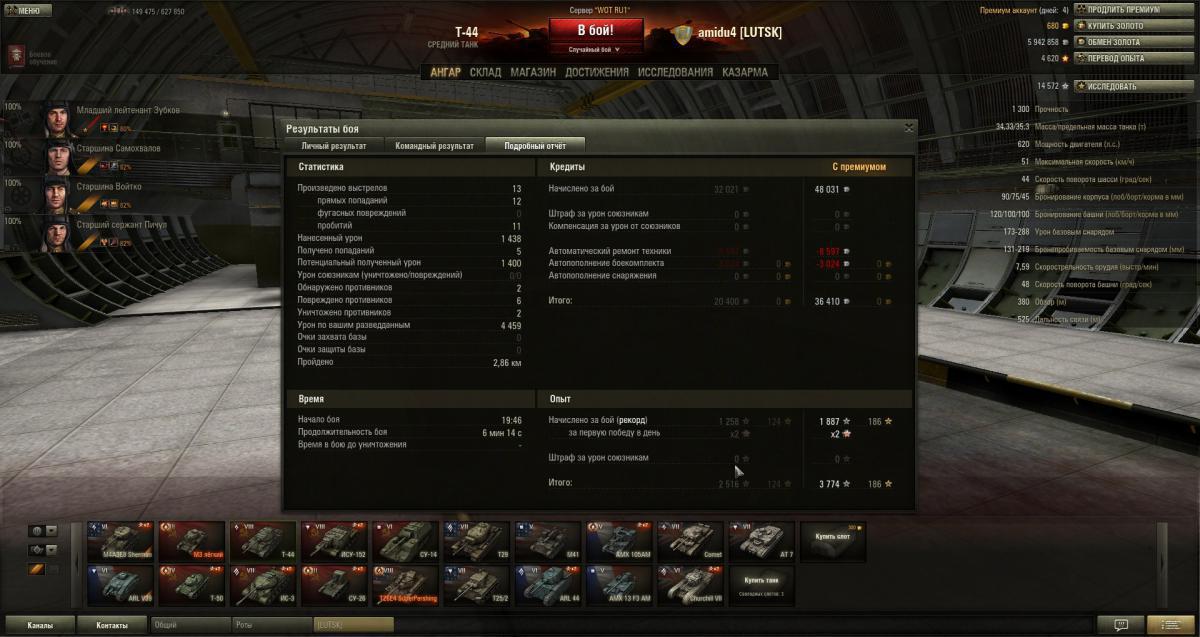Choose the T26E4 SuperPershing tank
Image resolution: width=1200 pixels, height=637 pixels.
pyautogui.click(x=406, y=585)
